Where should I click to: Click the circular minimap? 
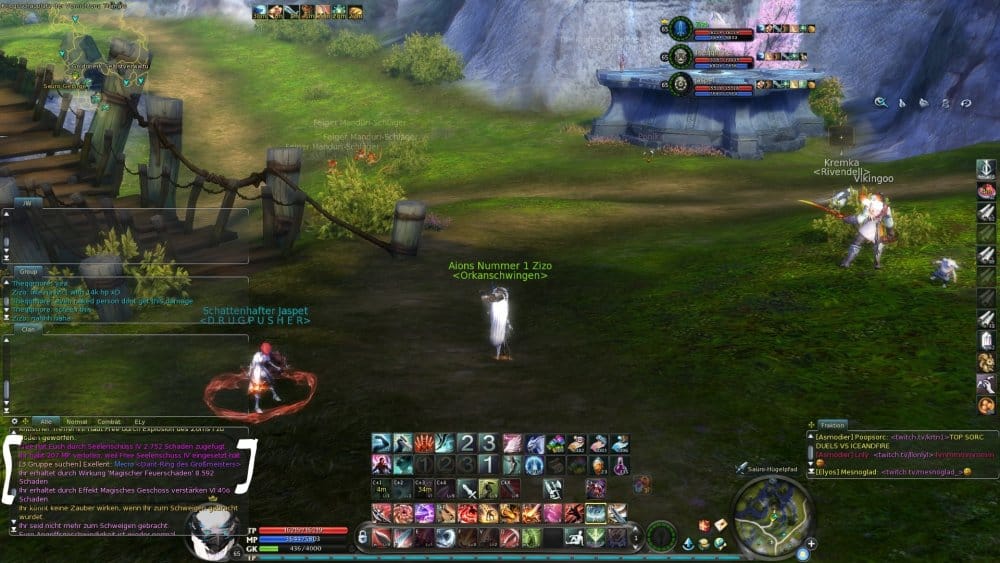[772, 514]
